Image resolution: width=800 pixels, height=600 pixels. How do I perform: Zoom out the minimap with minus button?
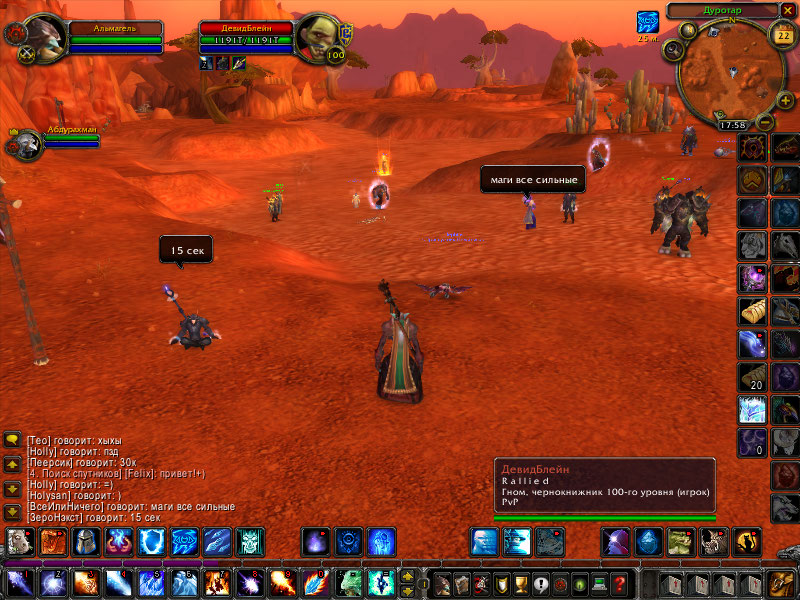click(x=765, y=122)
